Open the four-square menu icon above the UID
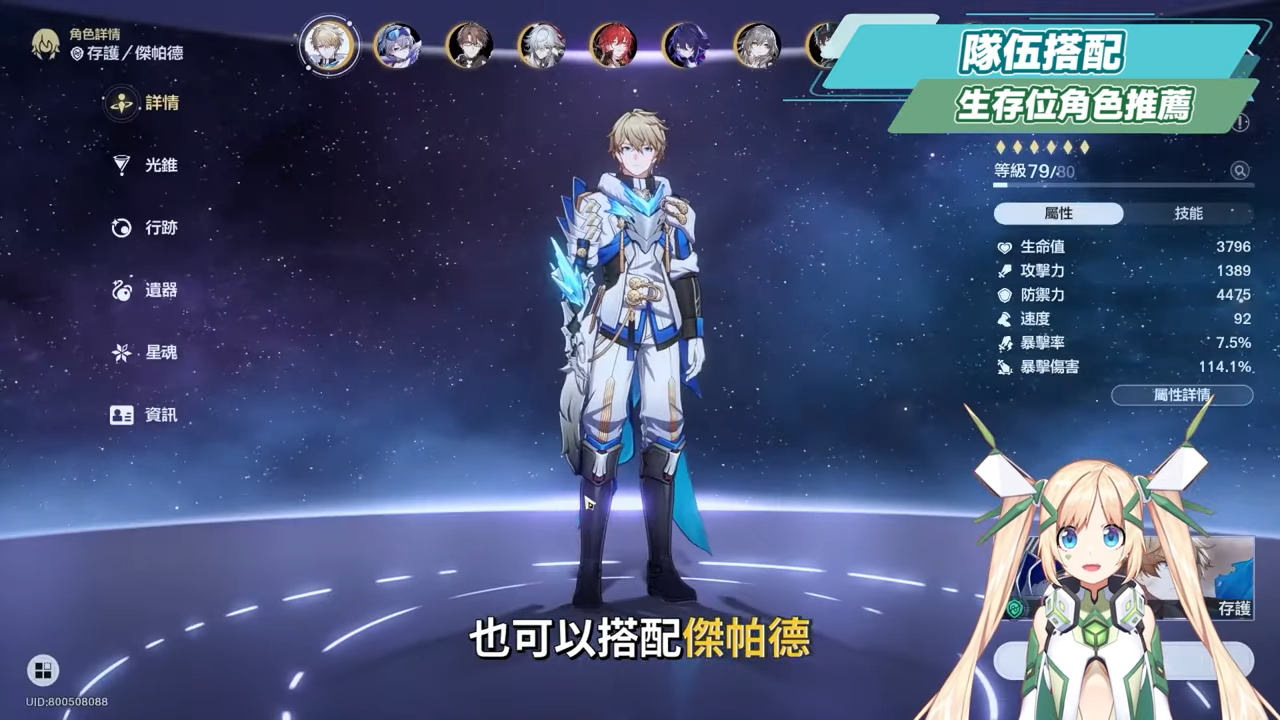The image size is (1280, 720). (43, 670)
